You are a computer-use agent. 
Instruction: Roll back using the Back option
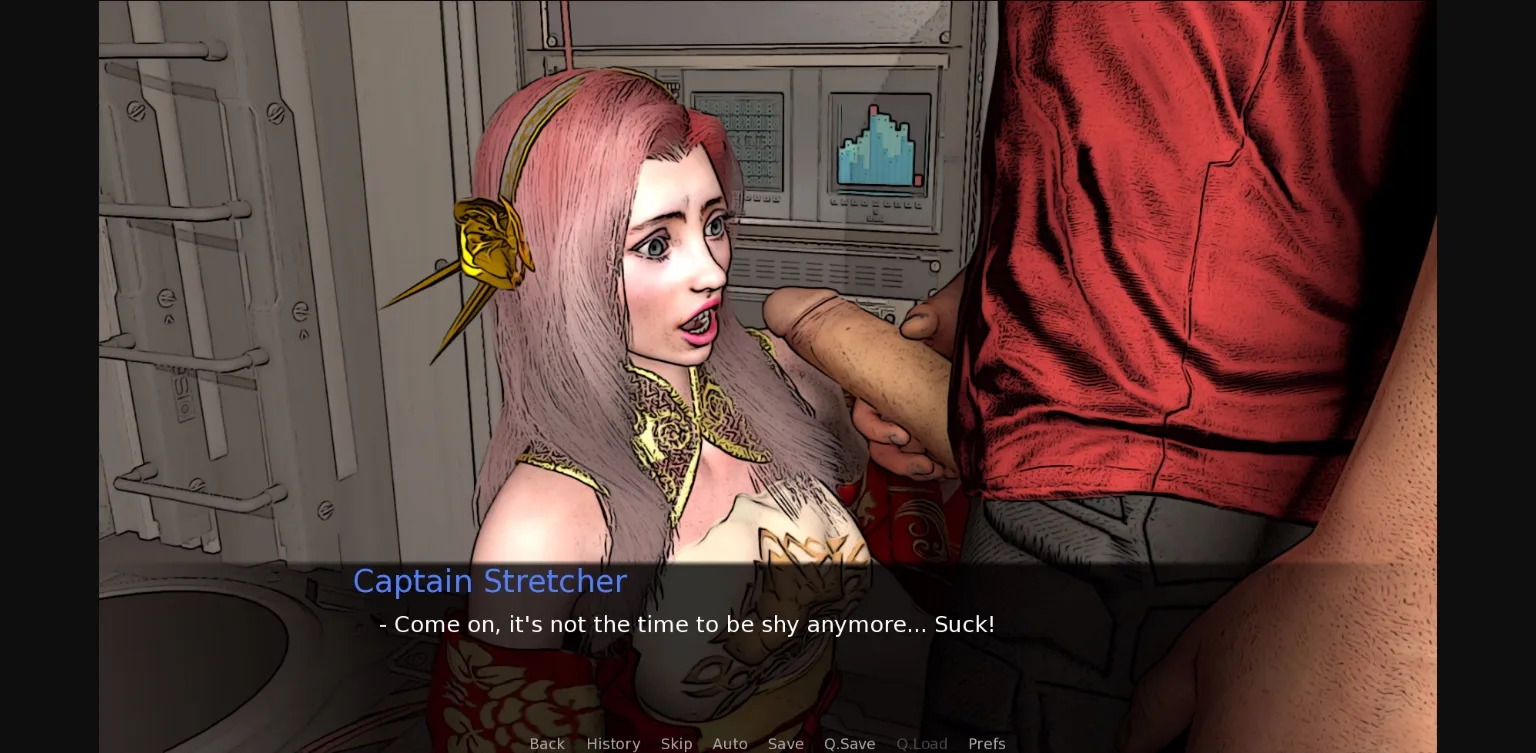pos(547,744)
